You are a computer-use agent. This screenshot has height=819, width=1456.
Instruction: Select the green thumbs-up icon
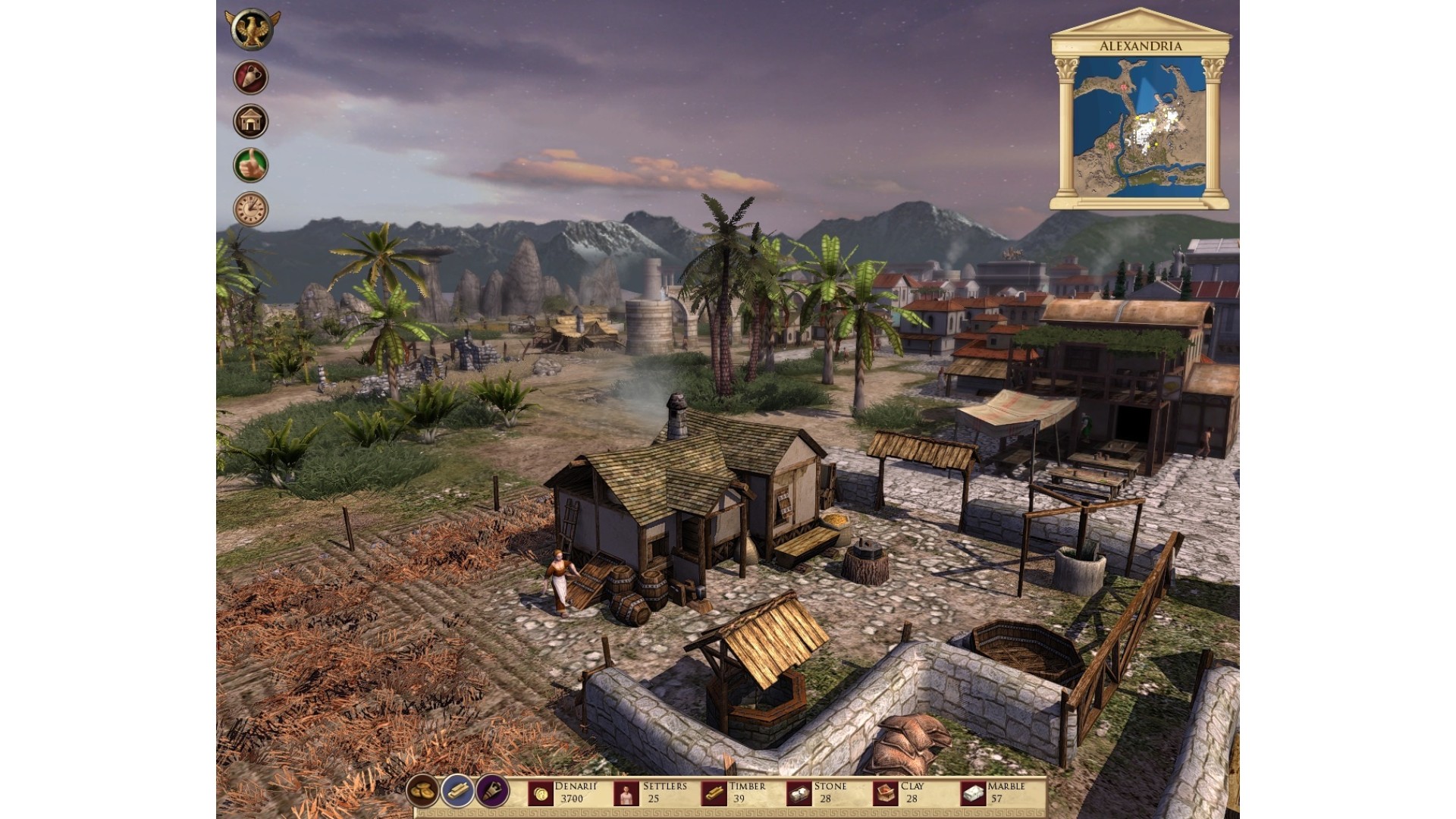tap(251, 165)
